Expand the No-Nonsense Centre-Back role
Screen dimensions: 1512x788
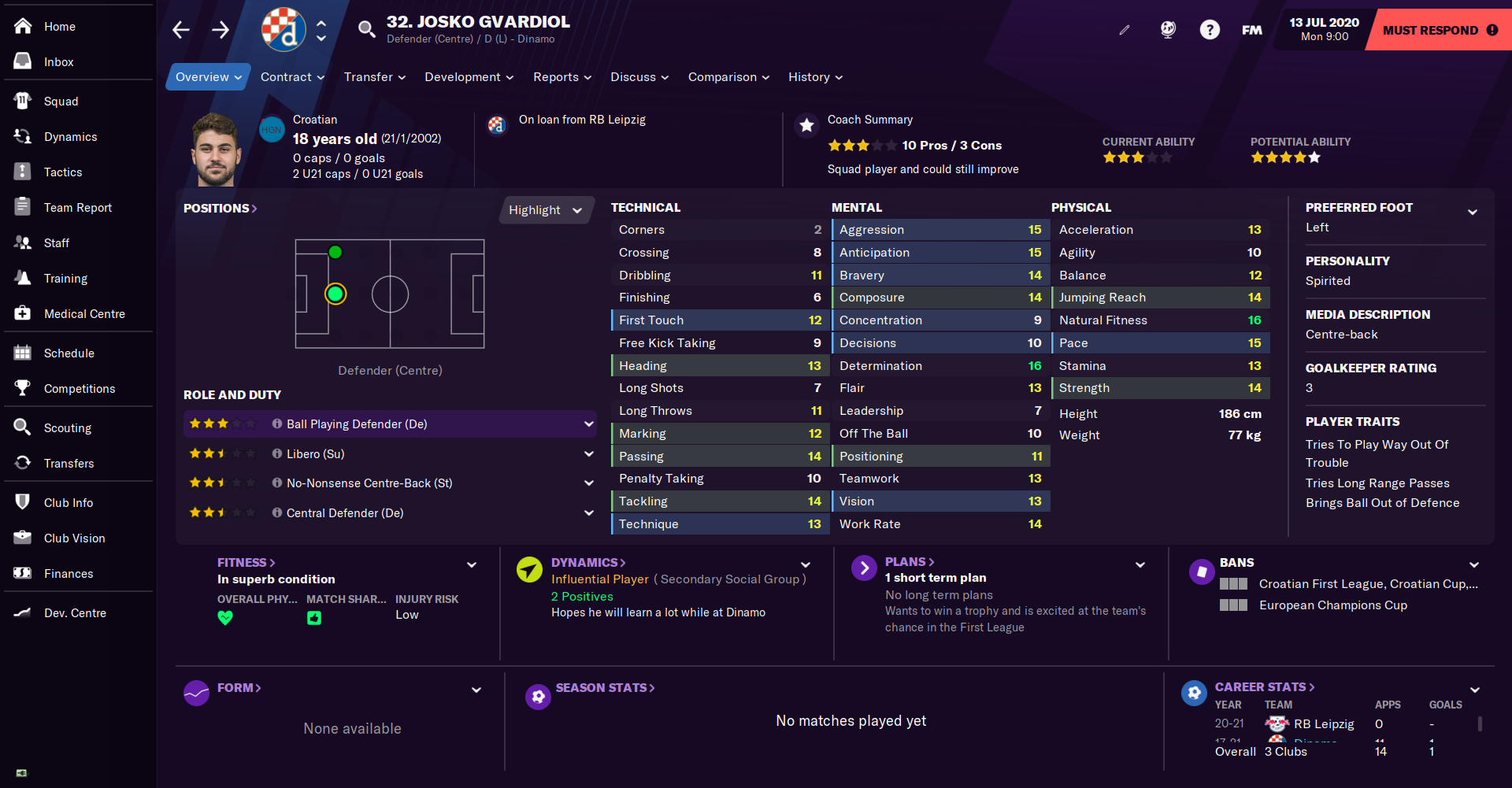588,483
